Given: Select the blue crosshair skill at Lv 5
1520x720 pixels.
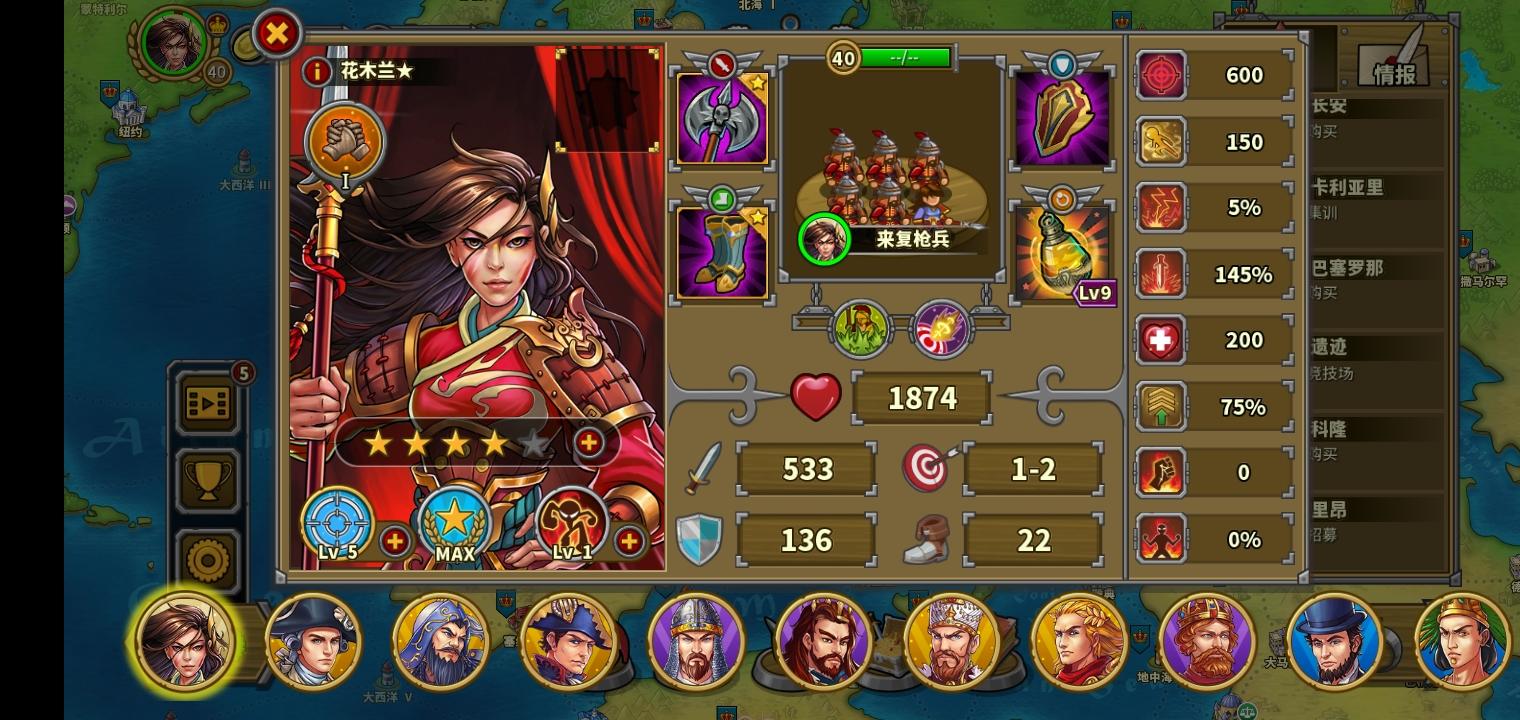Looking at the screenshot, I should pyautogui.click(x=337, y=522).
